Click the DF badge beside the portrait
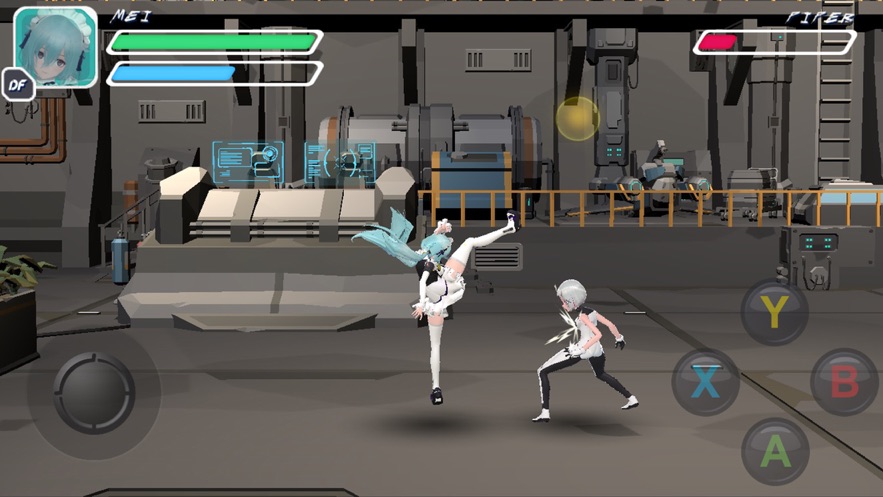 [17, 86]
